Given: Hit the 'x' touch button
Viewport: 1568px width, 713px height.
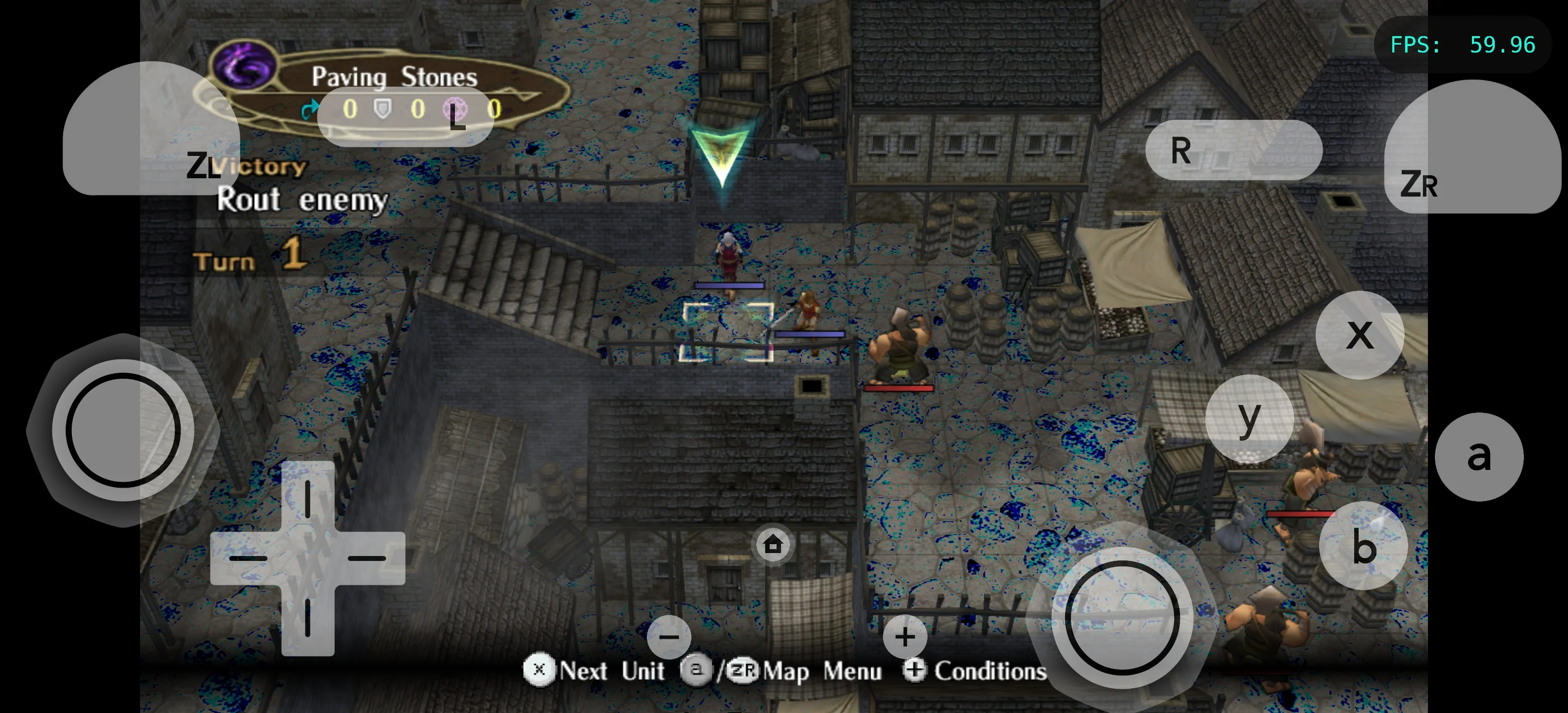Looking at the screenshot, I should [x=1359, y=335].
